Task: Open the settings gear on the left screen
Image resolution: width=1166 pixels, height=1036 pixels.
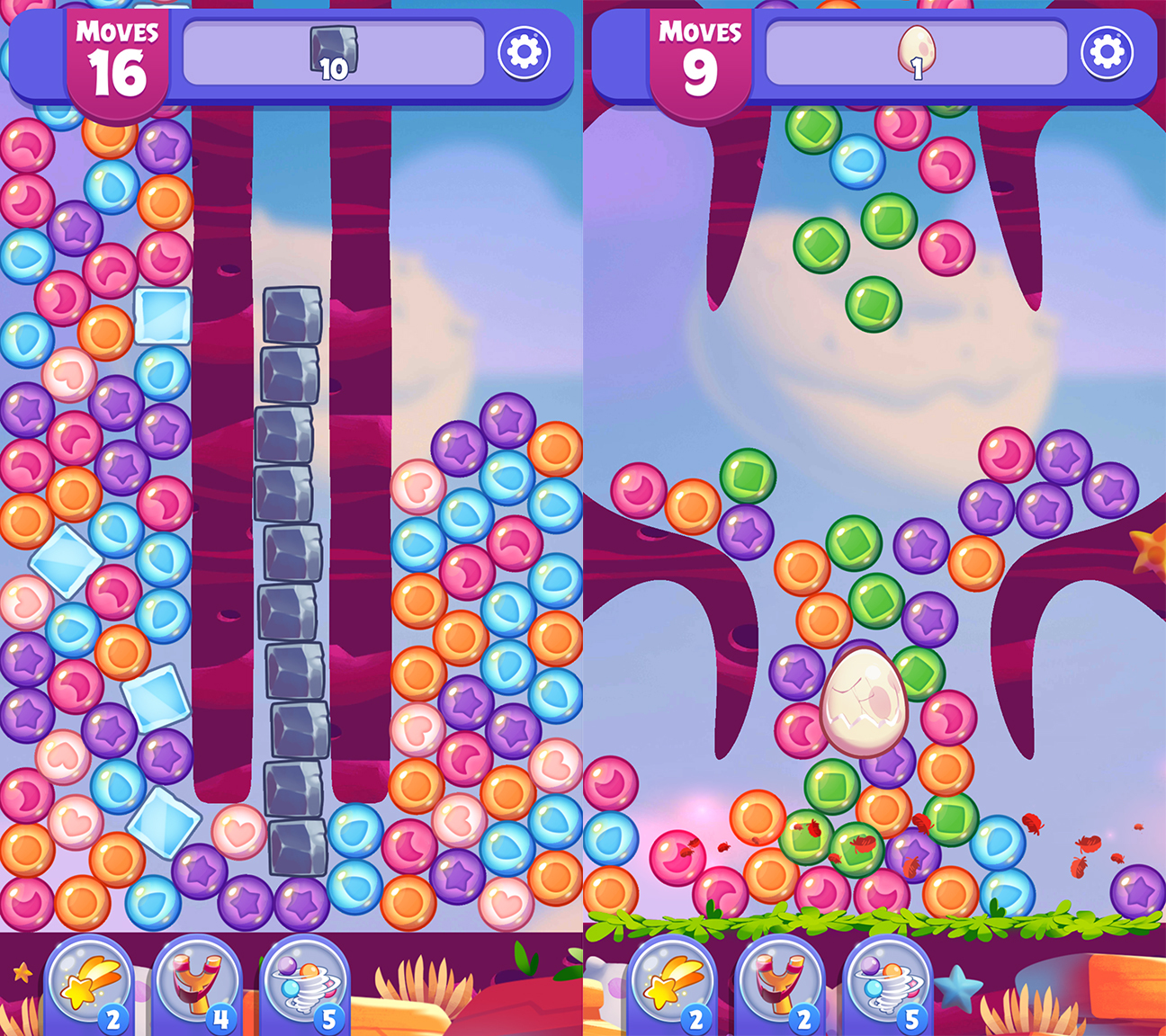Action: (526, 51)
